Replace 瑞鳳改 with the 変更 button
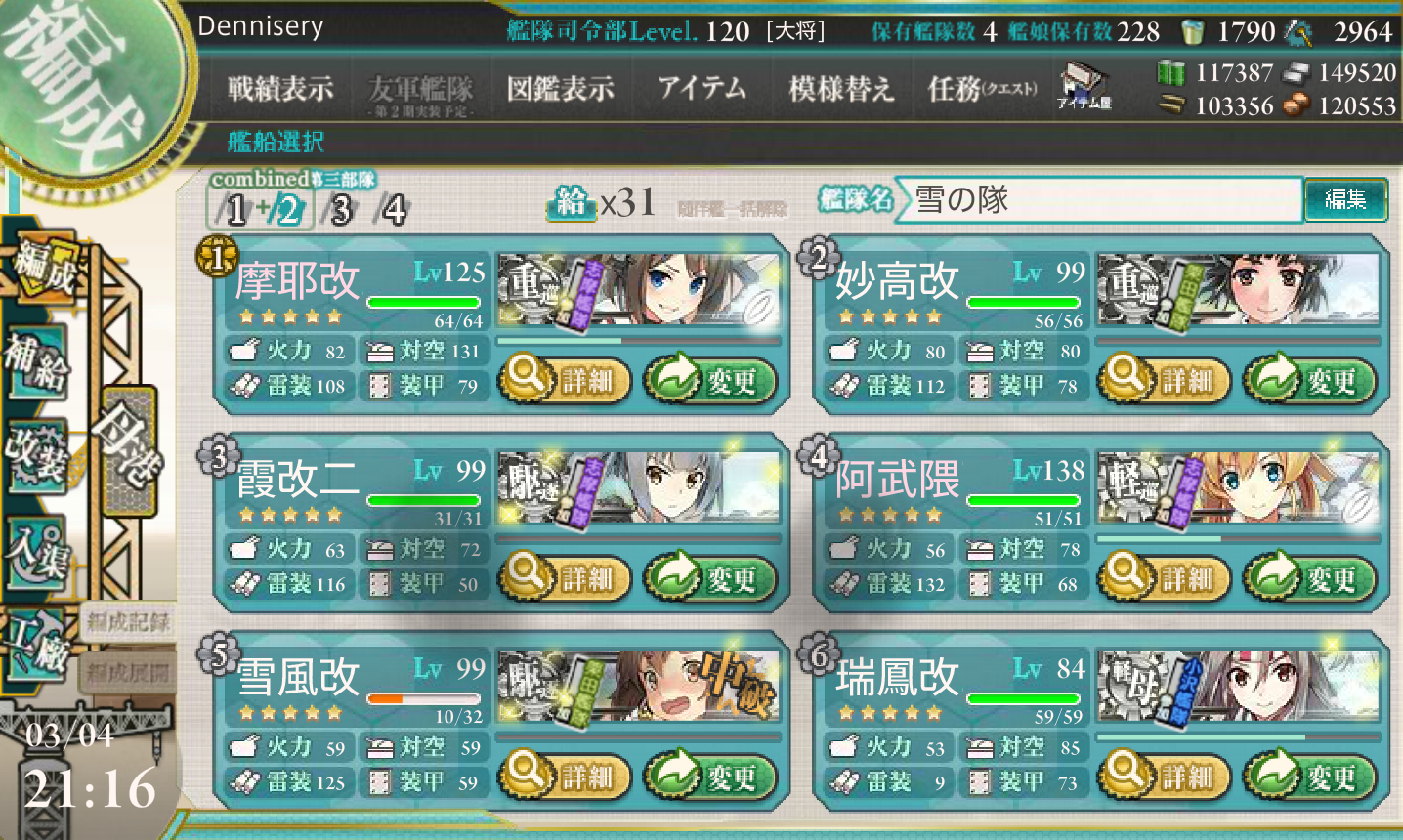 (x=1309, y=777)
